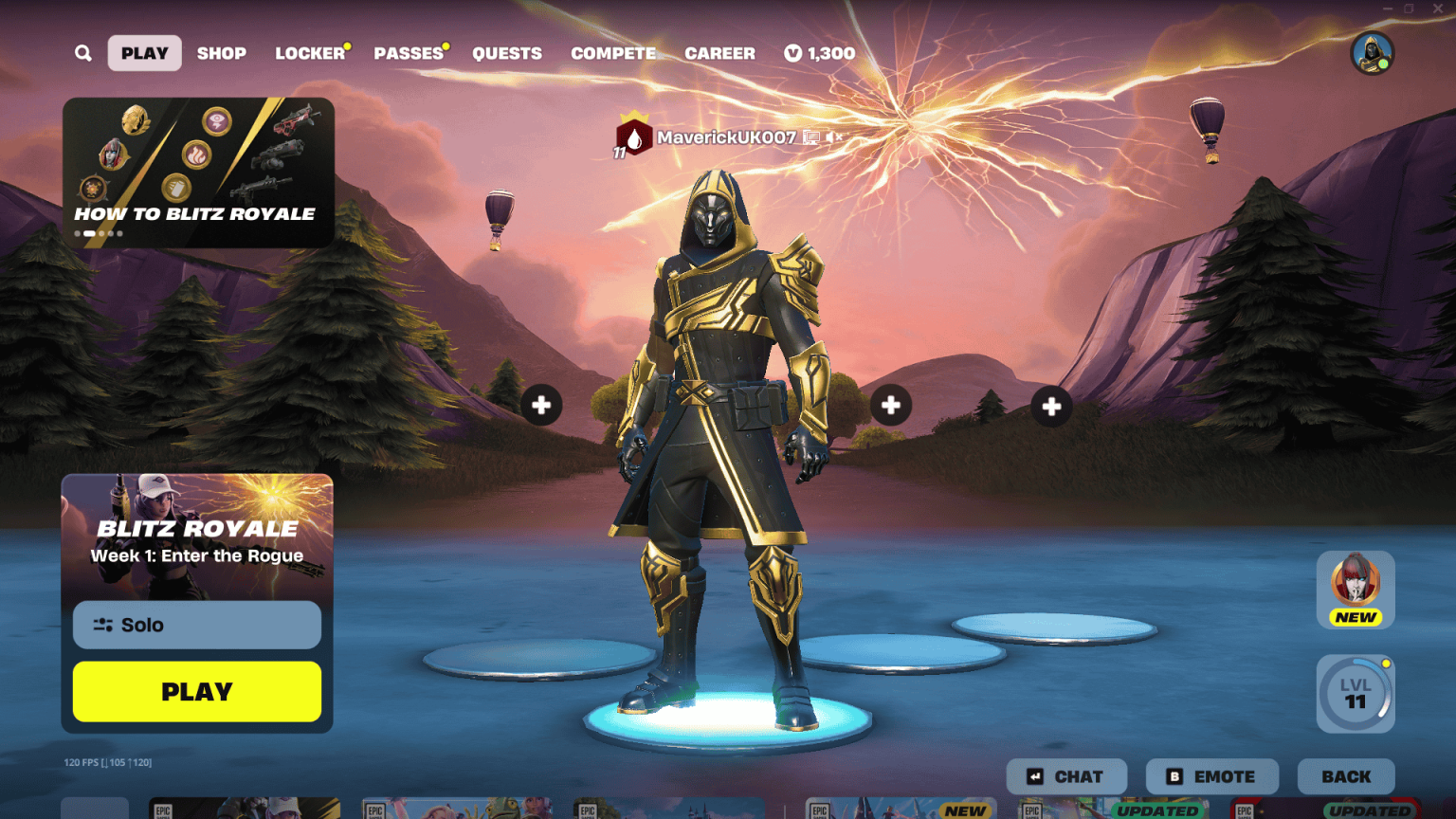Click the right plus icon near the character
The height and width of the screenshot is (819, 1456).
coord(1050,405)
